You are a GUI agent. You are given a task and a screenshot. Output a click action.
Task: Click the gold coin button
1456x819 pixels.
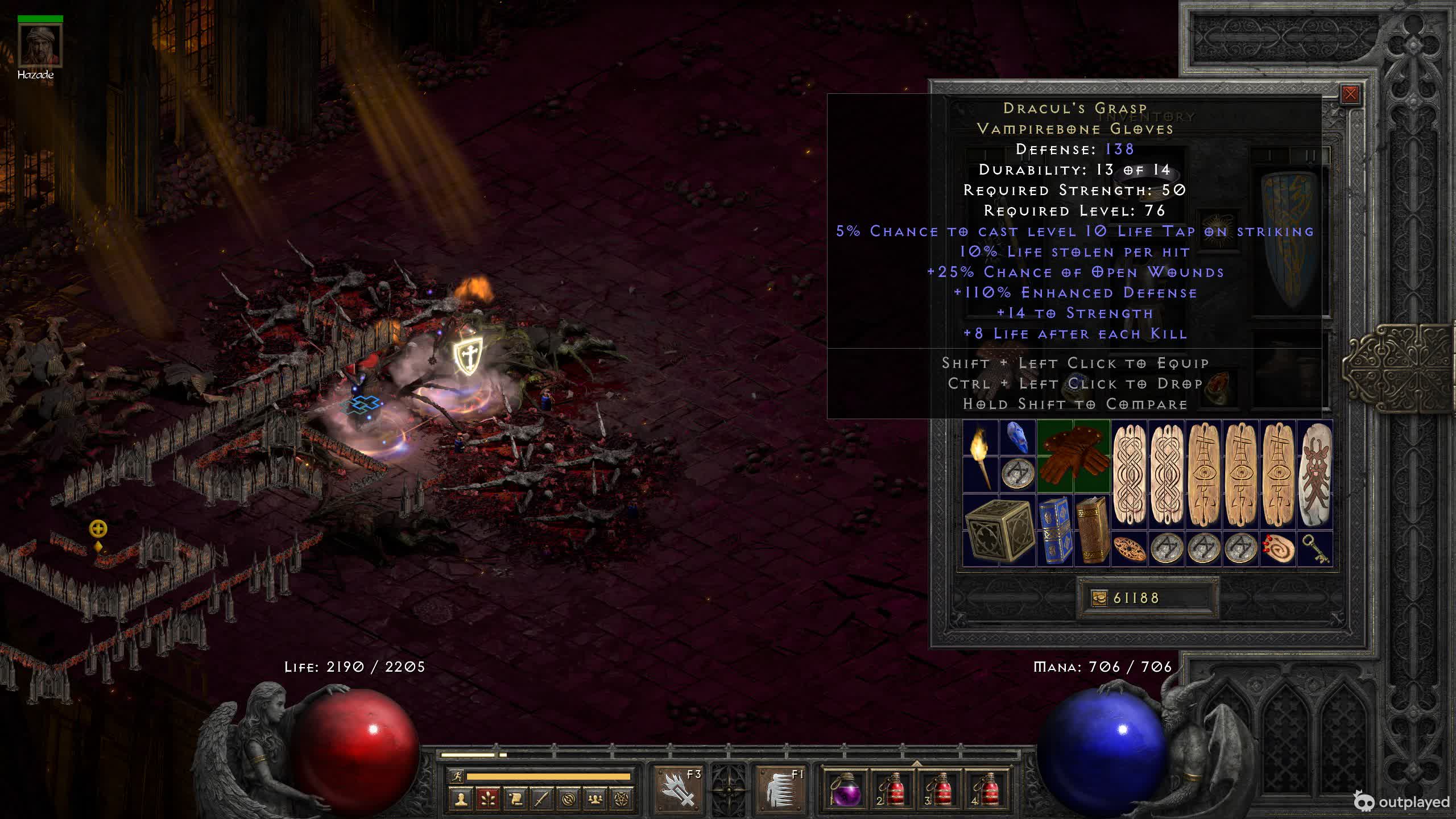coord(1099,598)
